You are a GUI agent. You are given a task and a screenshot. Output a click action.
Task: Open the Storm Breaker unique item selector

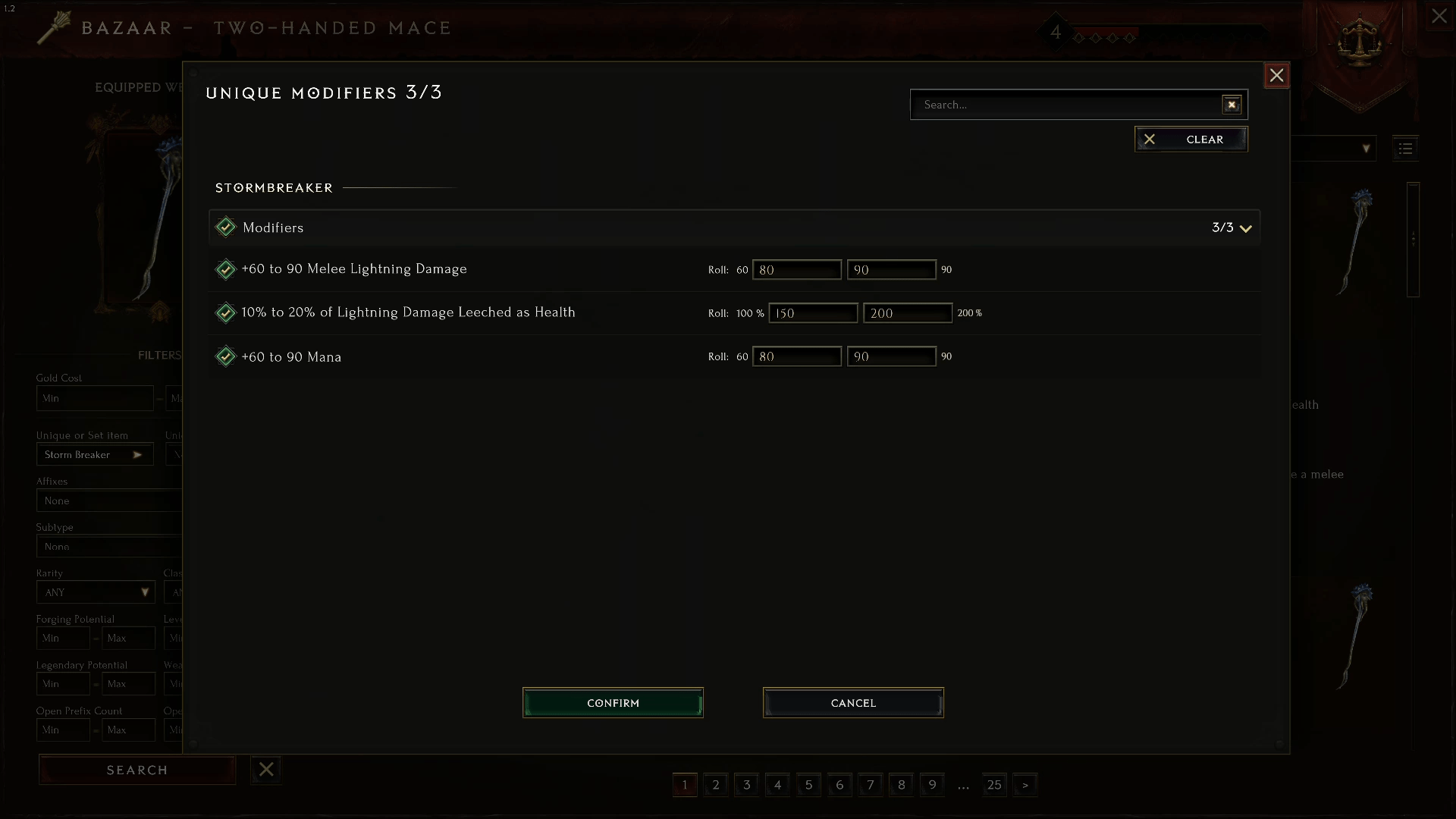(95, 454)
